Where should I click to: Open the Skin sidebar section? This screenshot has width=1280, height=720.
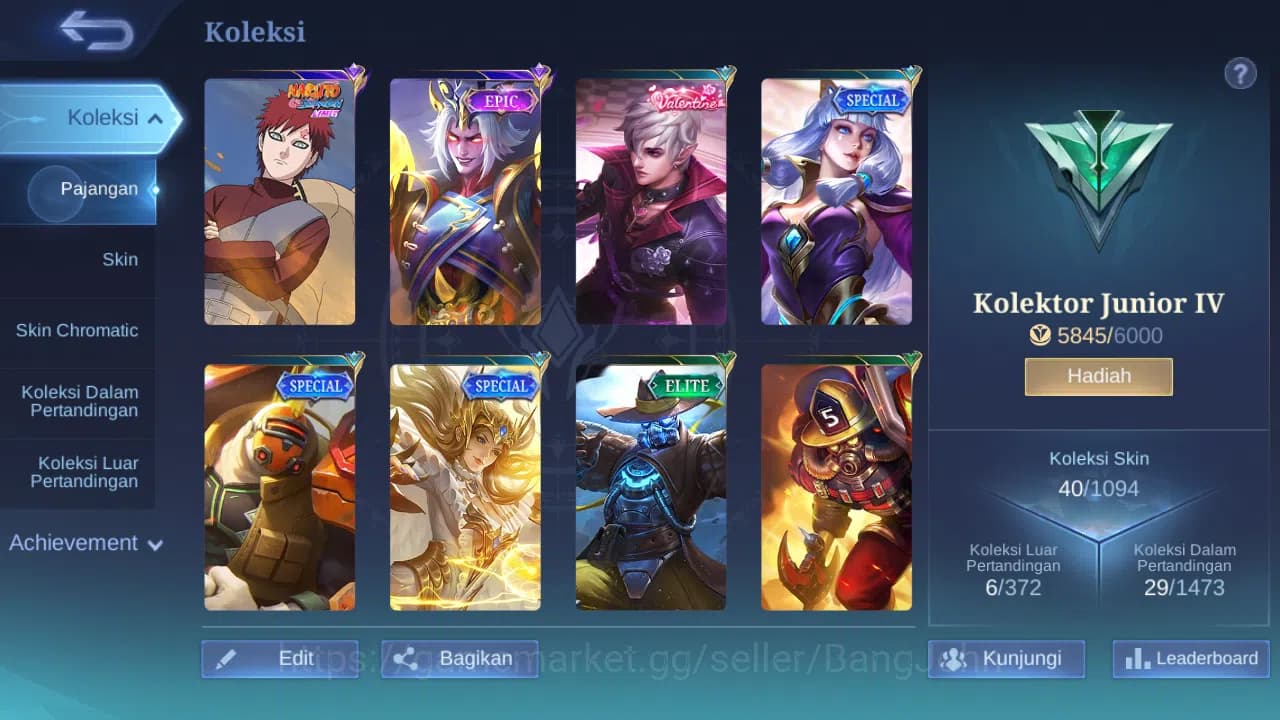pyautogui.click(x=120, y=259)
